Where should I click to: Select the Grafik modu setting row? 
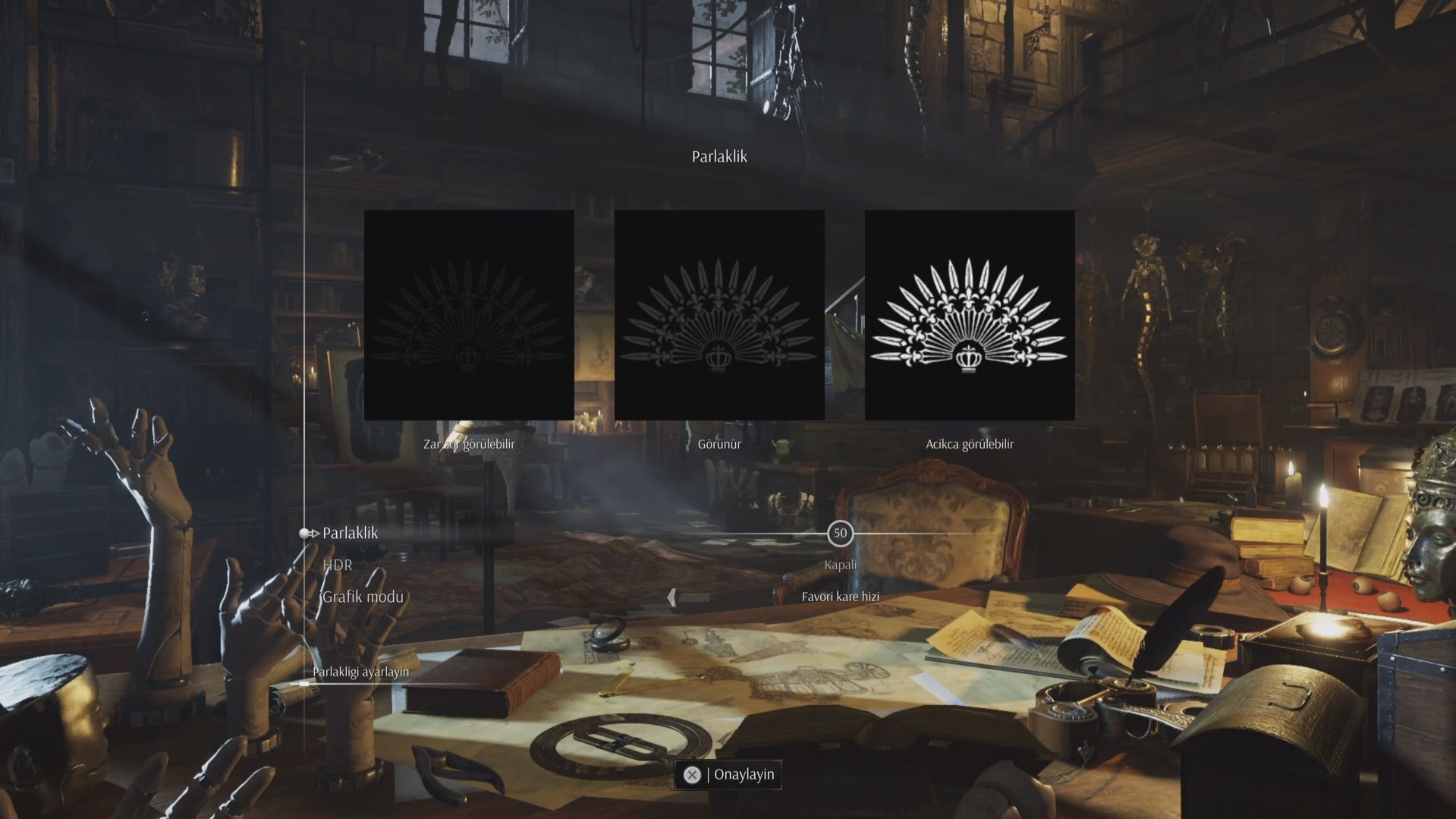[x=363, y=597]
